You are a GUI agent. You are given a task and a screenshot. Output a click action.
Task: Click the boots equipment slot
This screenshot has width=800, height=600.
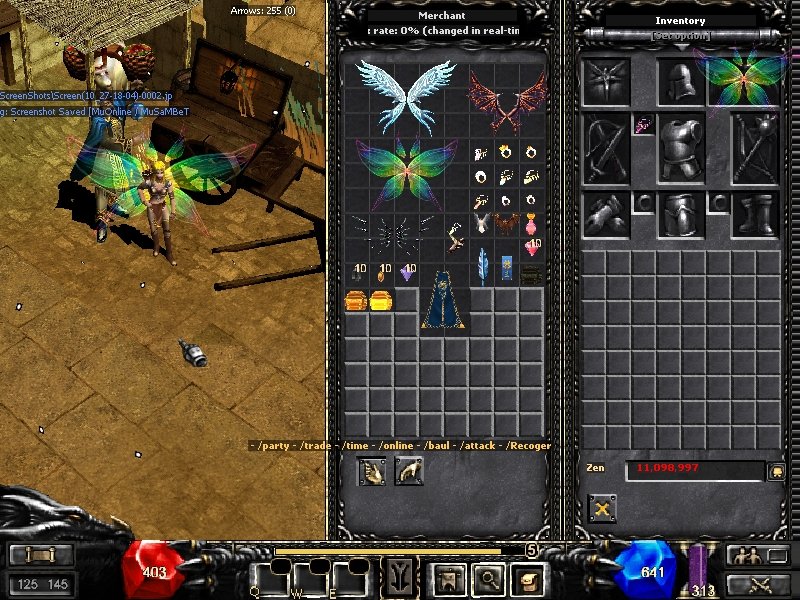pos(754,214)
